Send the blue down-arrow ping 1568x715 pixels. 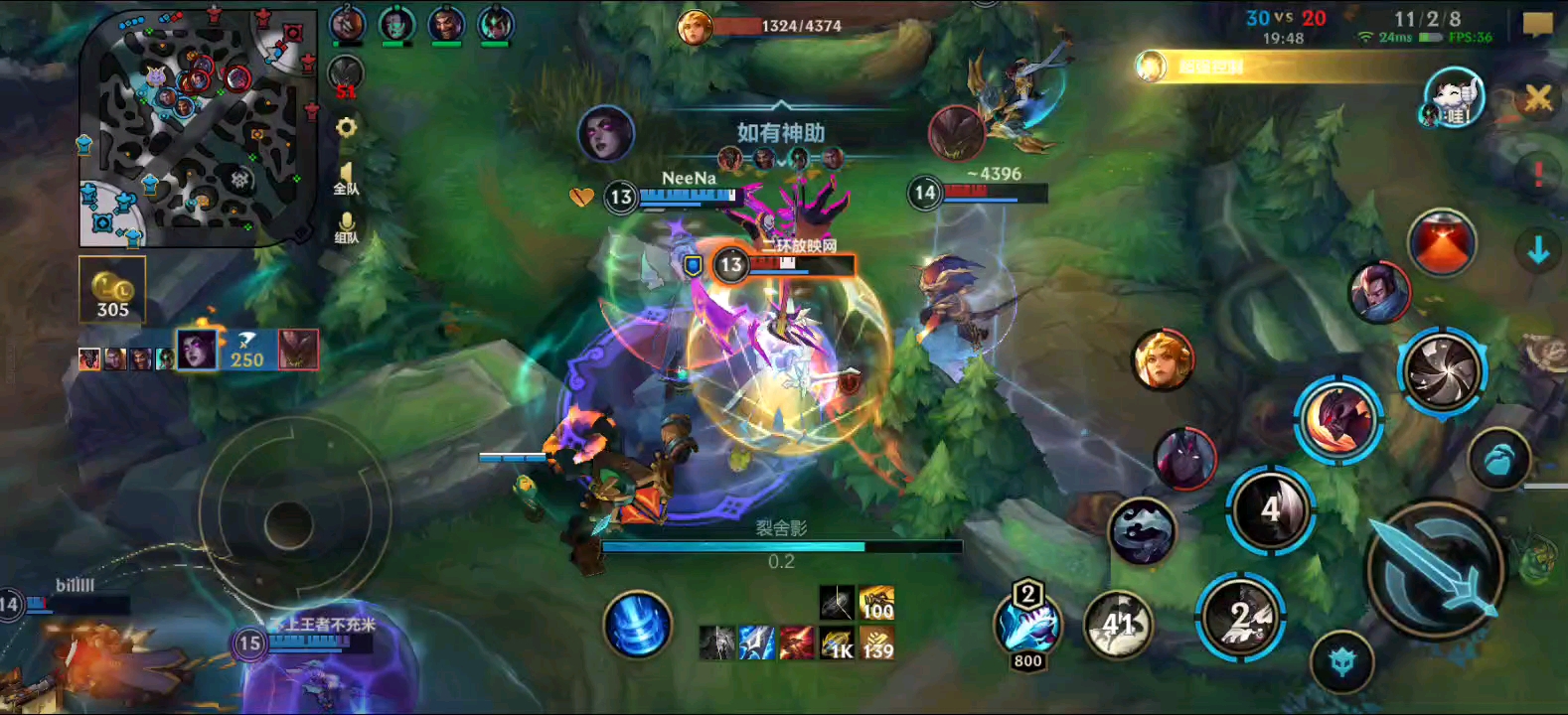(1538, 250)
